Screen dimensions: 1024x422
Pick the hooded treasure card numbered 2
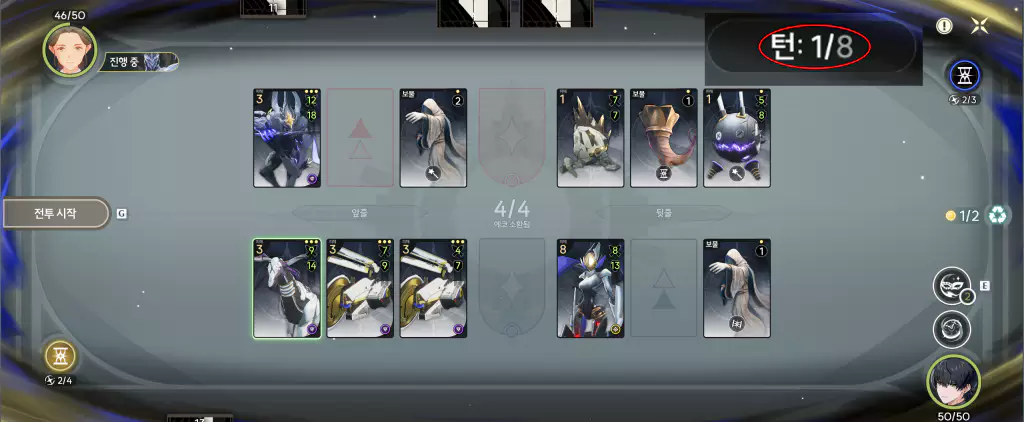[x=433, y=138]
